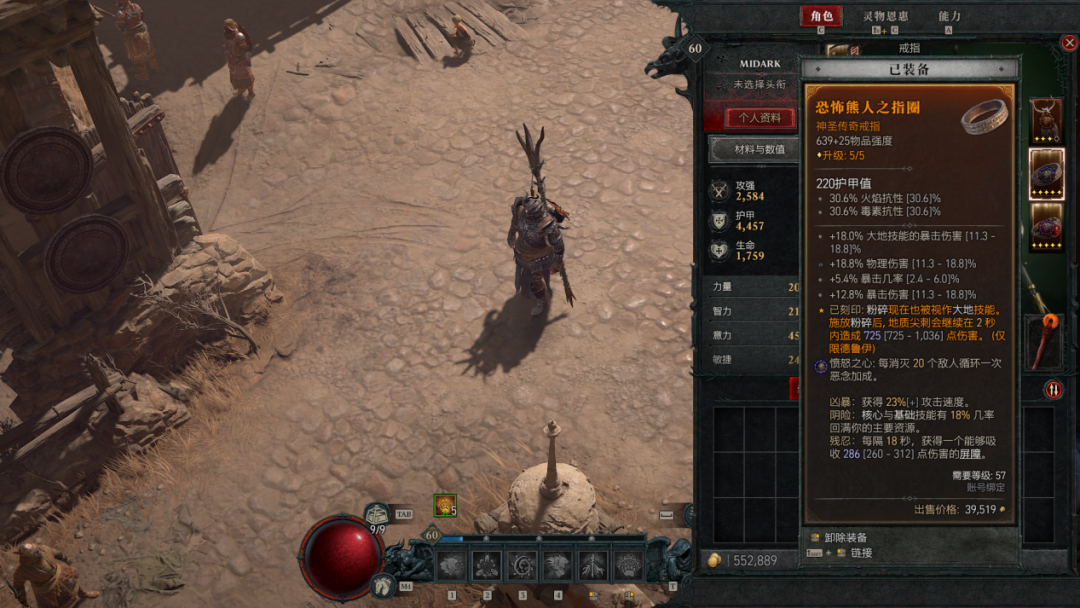The image size is (1080, 608).
Task: Select the highlighted blue-gem ring slot
Action: [1046, 174]
